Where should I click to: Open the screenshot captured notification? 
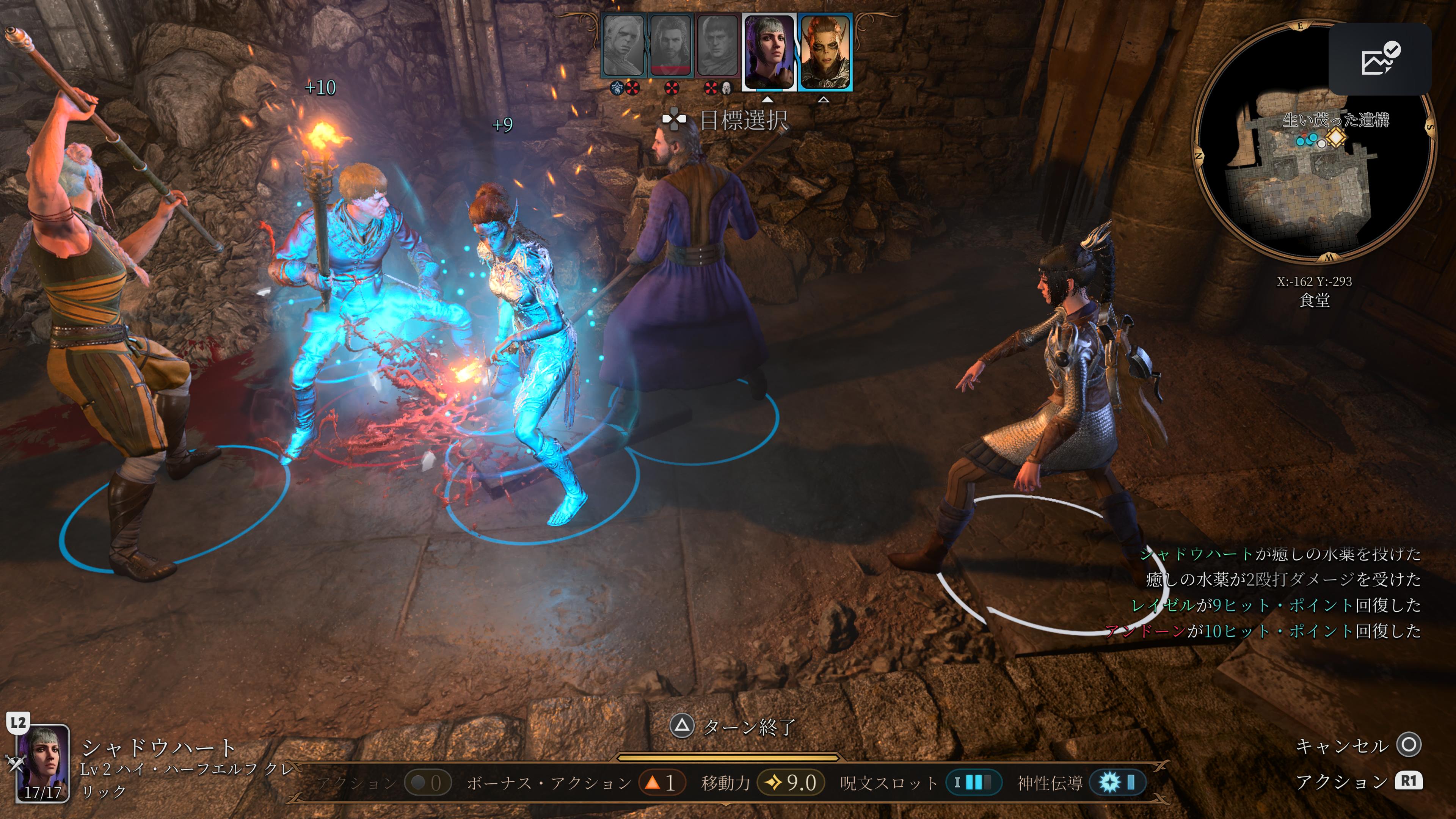[x=1379, y=60]
